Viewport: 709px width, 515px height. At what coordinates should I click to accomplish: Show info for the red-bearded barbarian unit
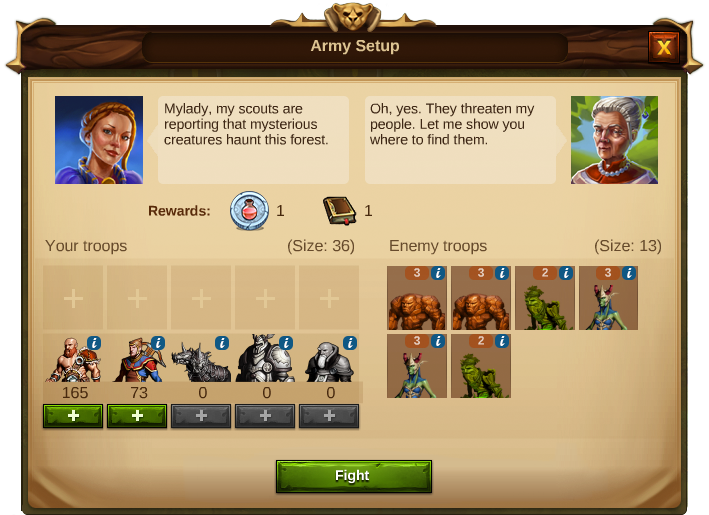(94, 342)
